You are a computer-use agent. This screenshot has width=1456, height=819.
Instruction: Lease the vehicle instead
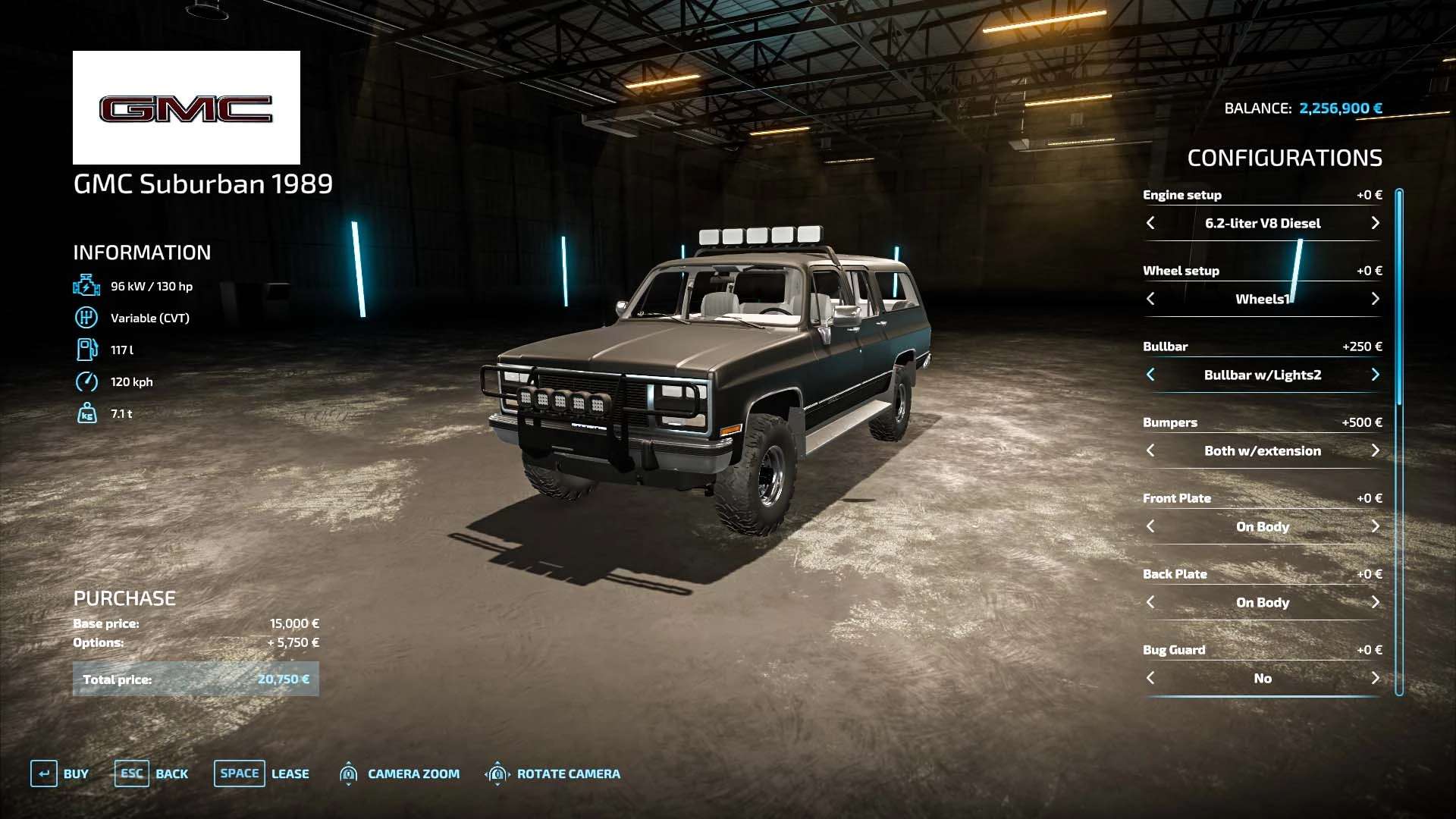pyautogui.click(x=261, y=773)
